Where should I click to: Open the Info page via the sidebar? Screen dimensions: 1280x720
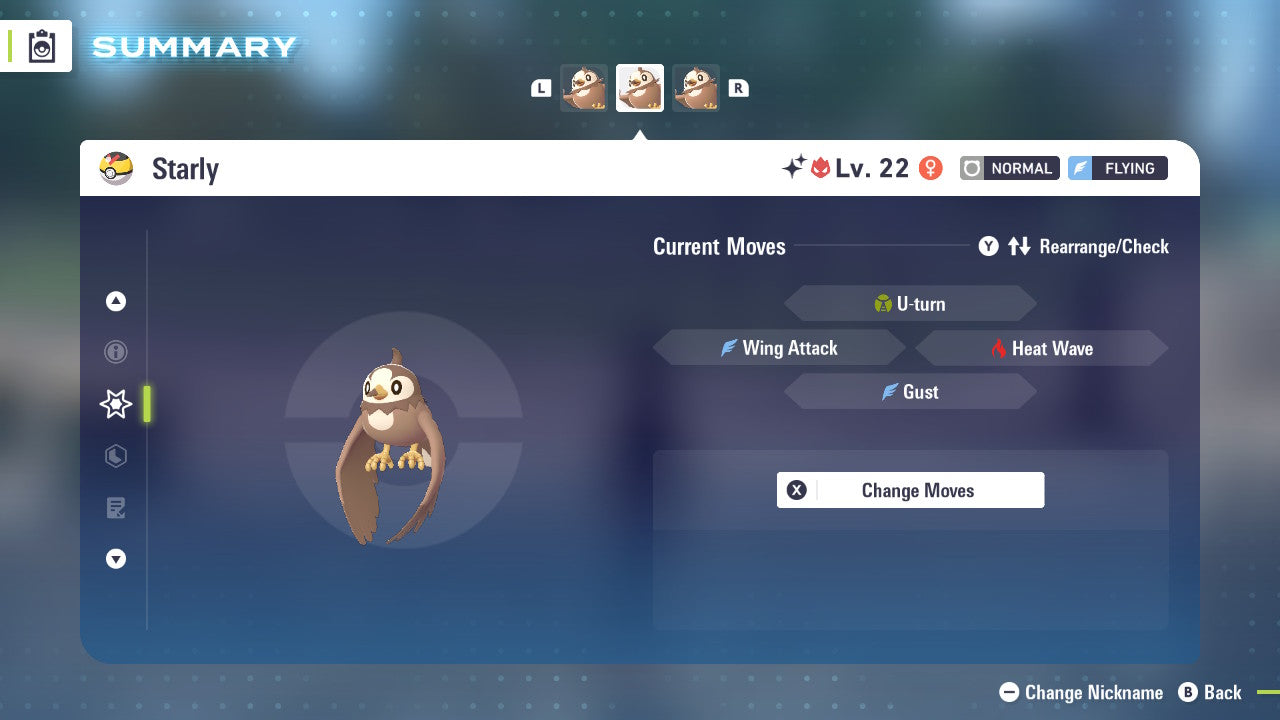coord(116,352)
